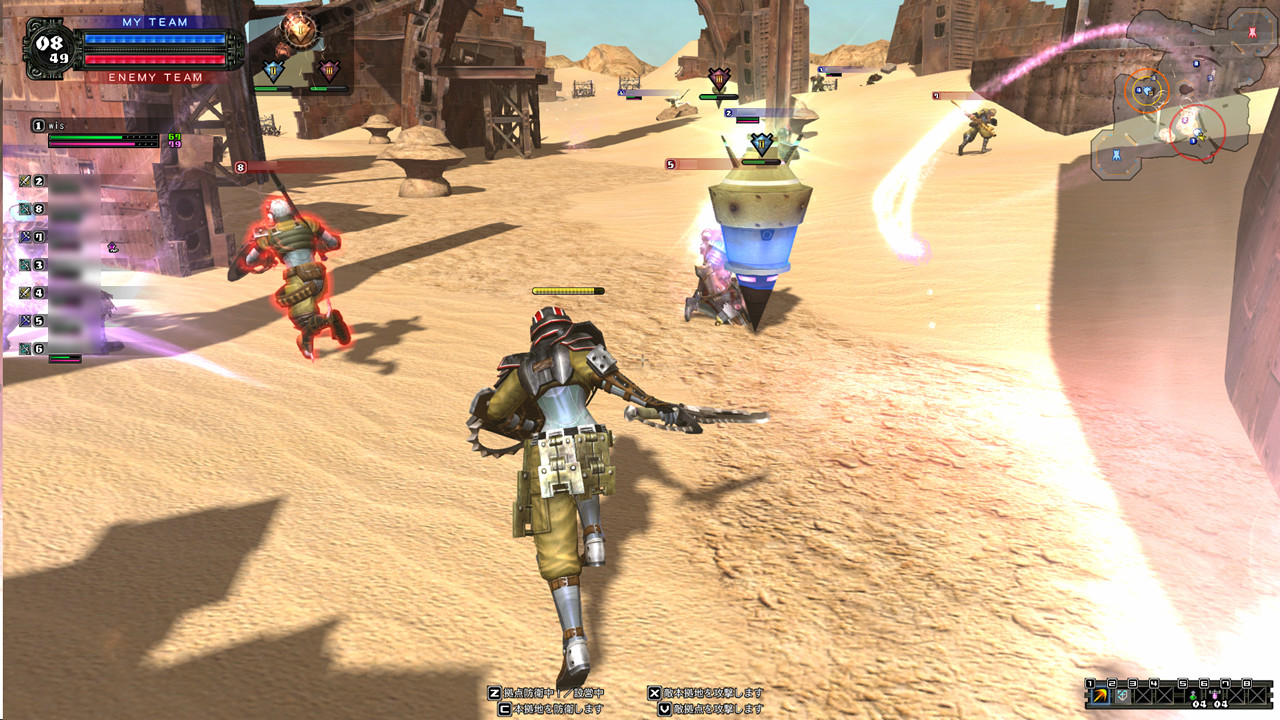Click the red capture point III status icon

(x=328, y=71)
